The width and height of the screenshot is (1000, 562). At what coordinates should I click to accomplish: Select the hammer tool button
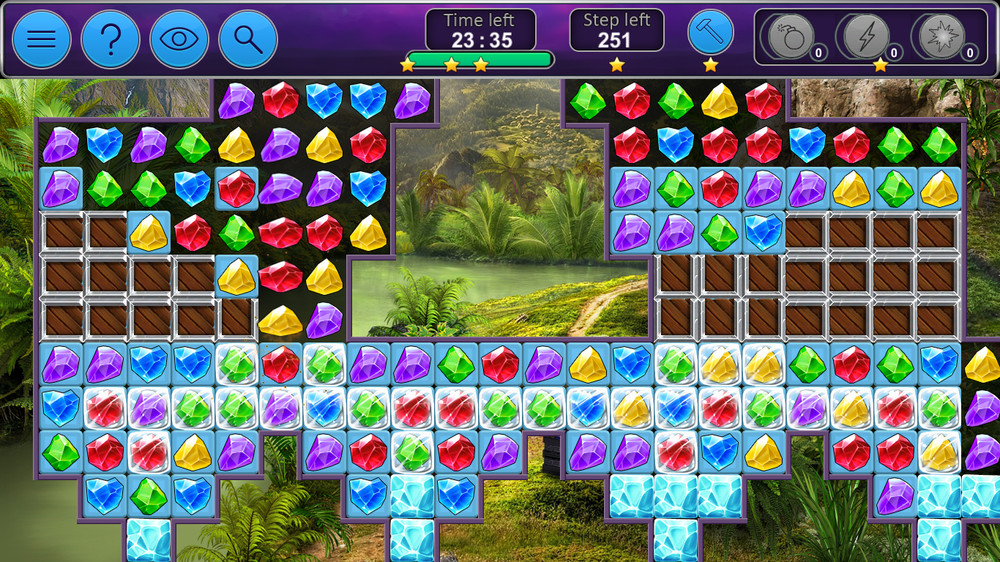coord(710,32)
